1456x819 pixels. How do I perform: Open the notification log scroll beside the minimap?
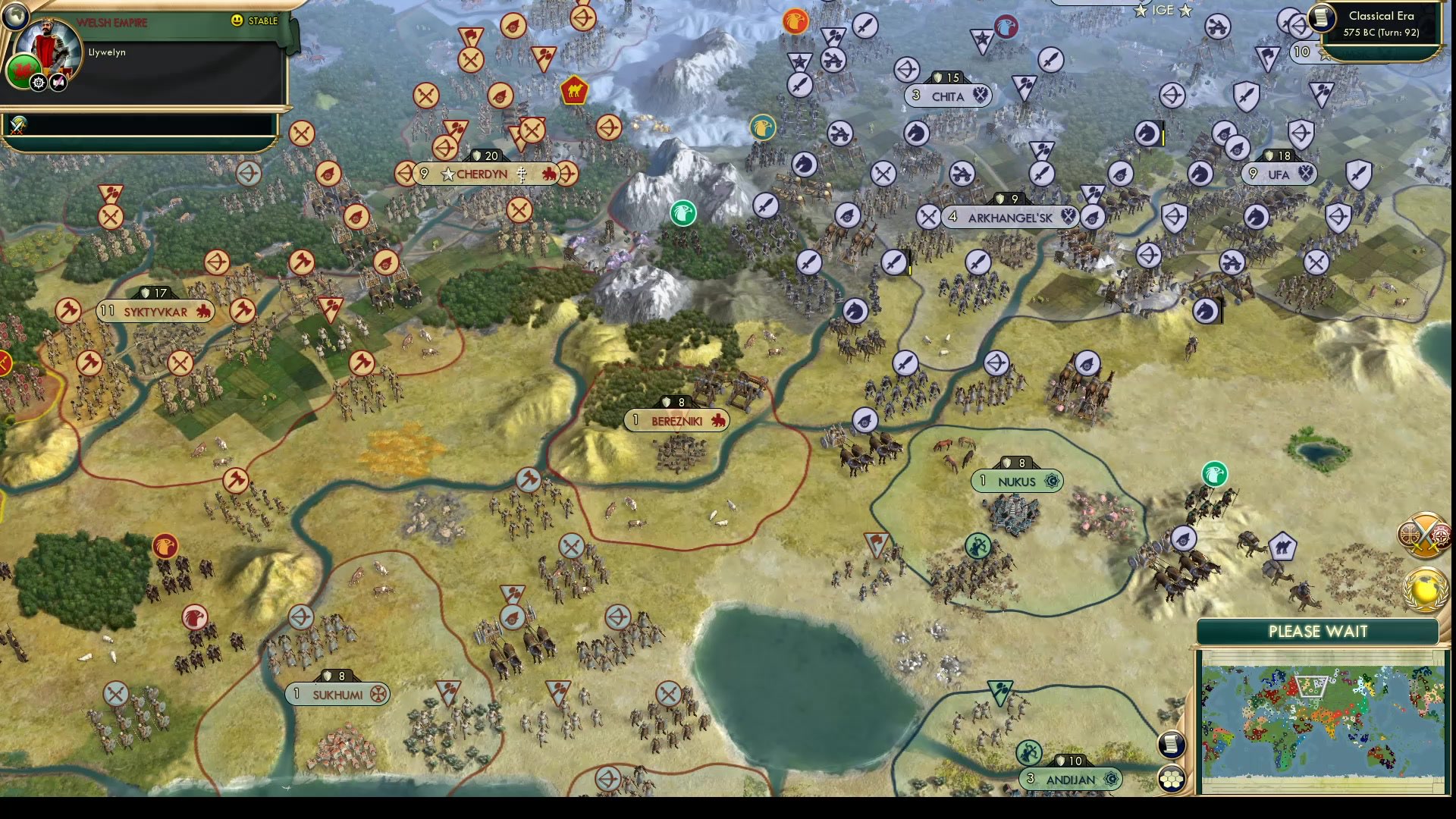(1172, 744)
